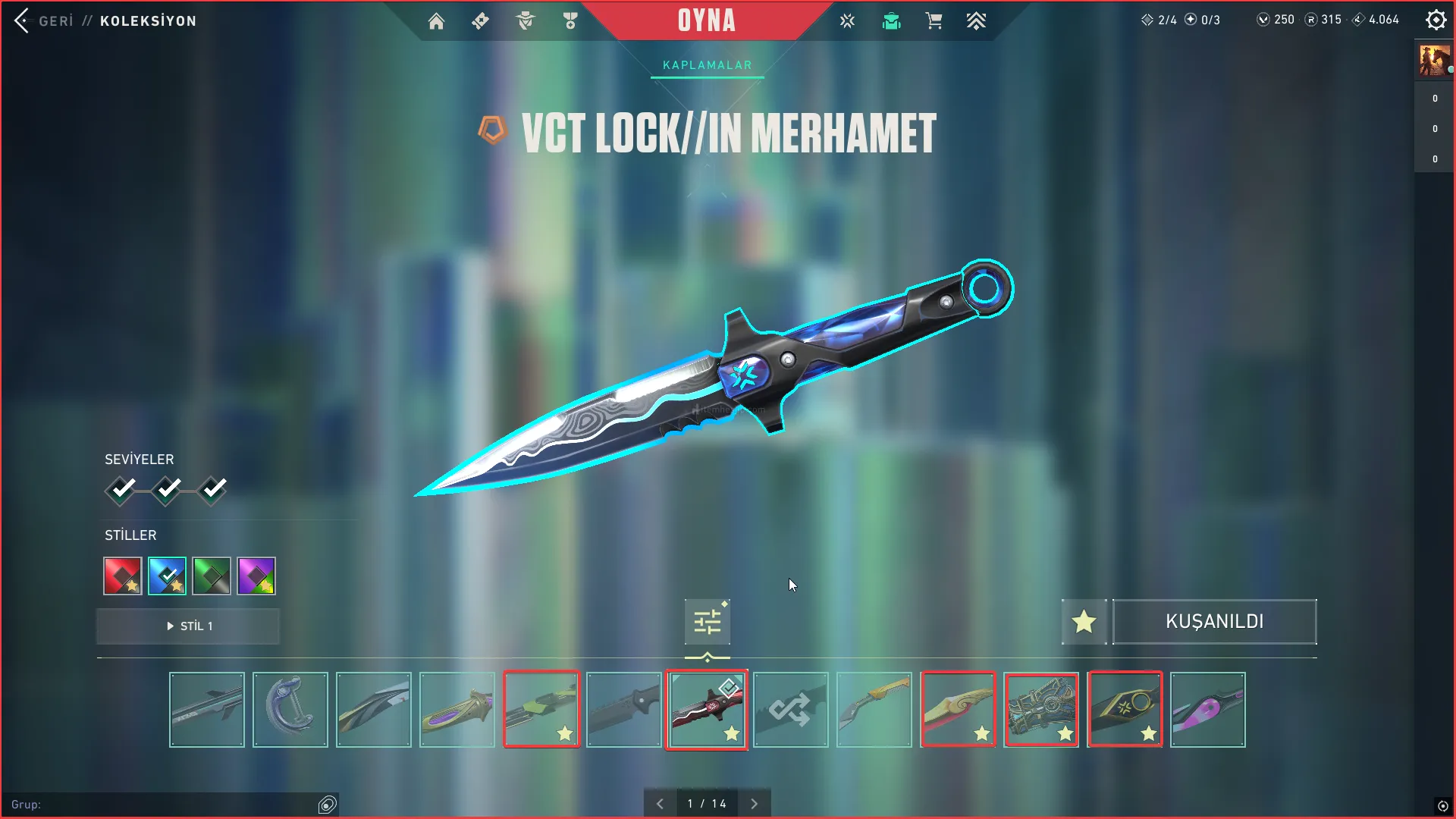
Task: Select the random shuffle skin tile
Action: pyautogui.click(x=790, y=710)
